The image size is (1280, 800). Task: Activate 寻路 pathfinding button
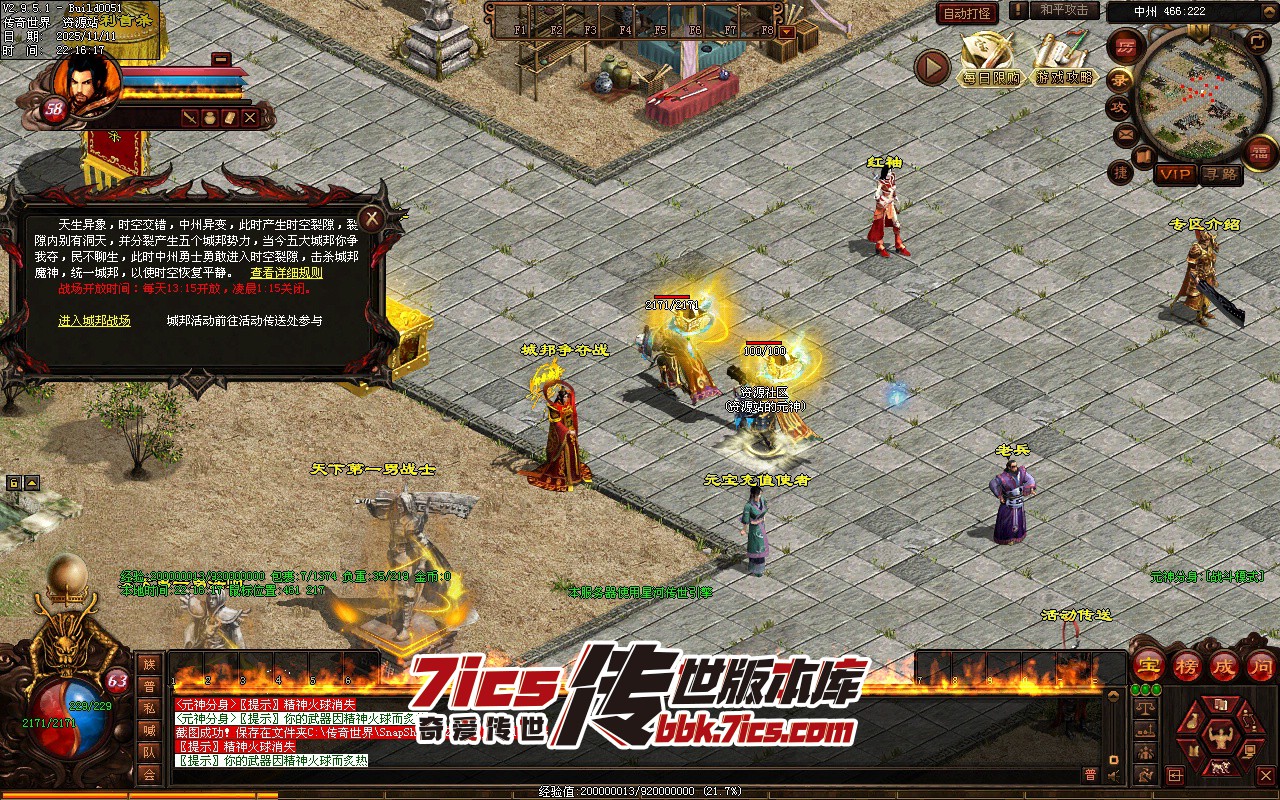tap(1220, 175)
